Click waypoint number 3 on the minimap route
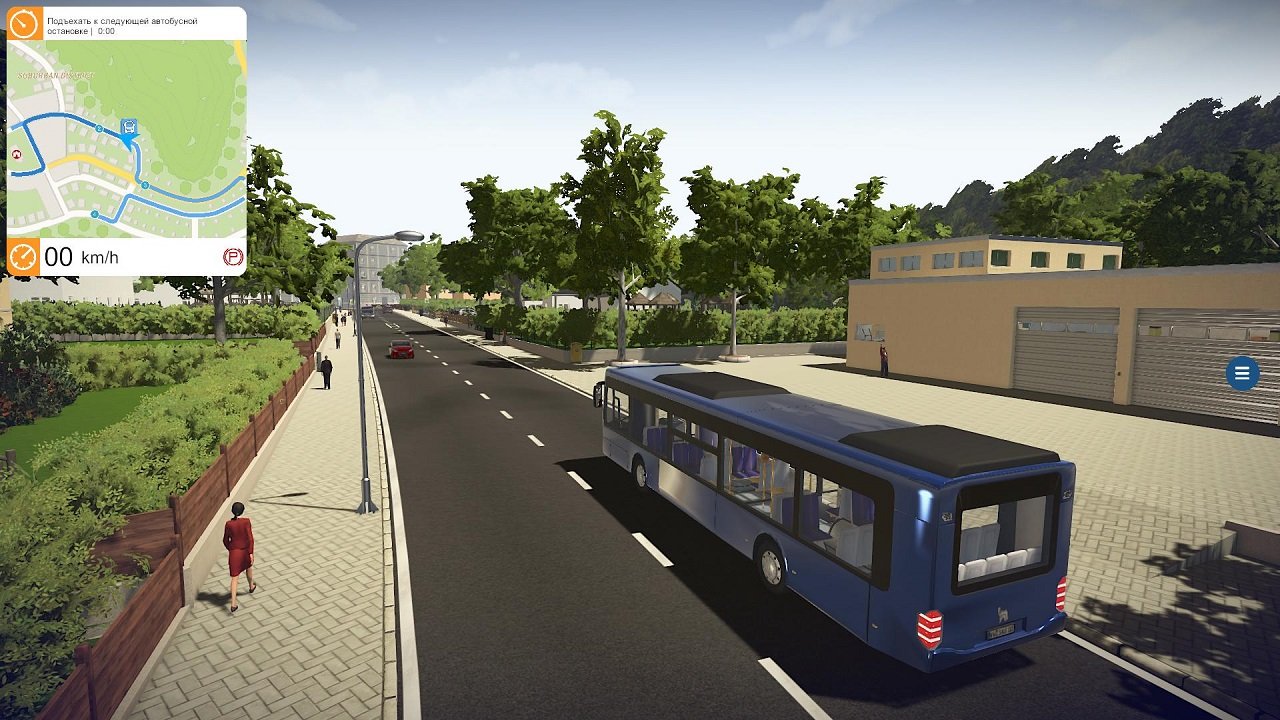 pos(145,184)
